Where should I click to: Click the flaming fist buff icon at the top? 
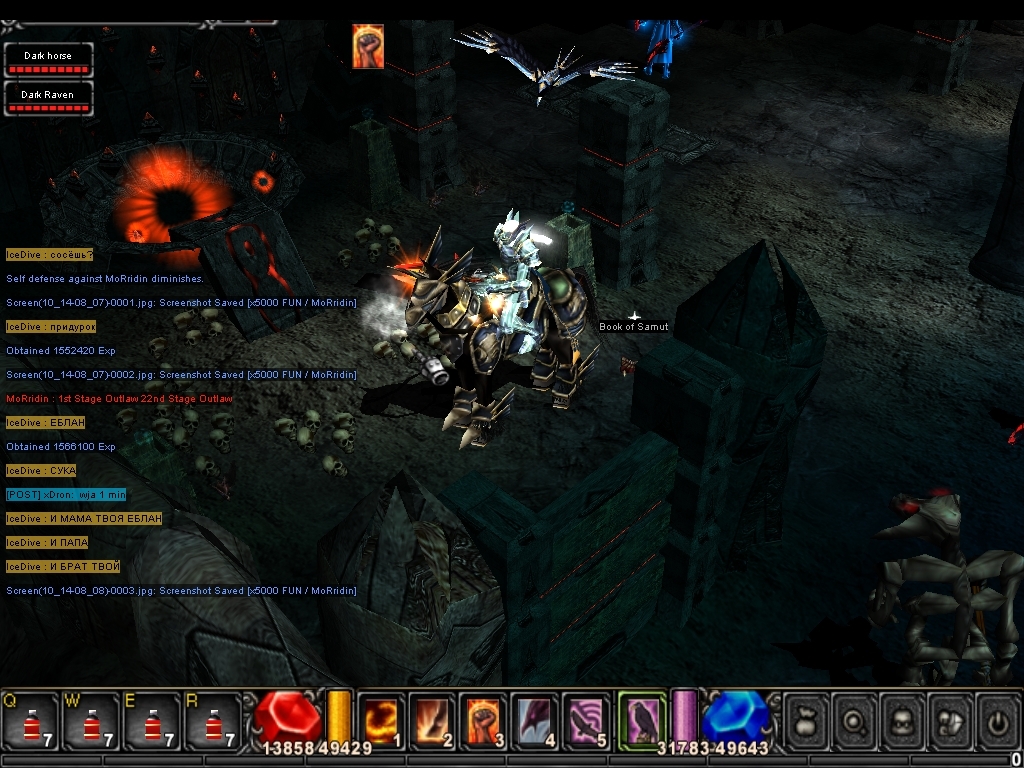pyautogui.click(x=368, y=47)
